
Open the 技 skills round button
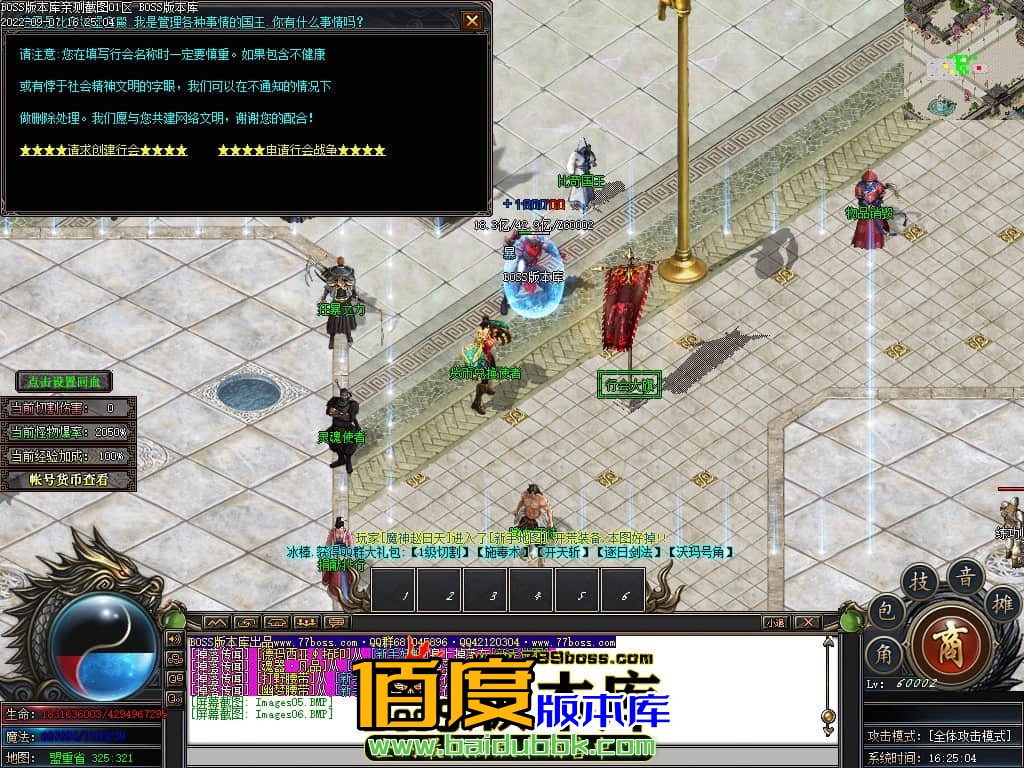[918, 581]
